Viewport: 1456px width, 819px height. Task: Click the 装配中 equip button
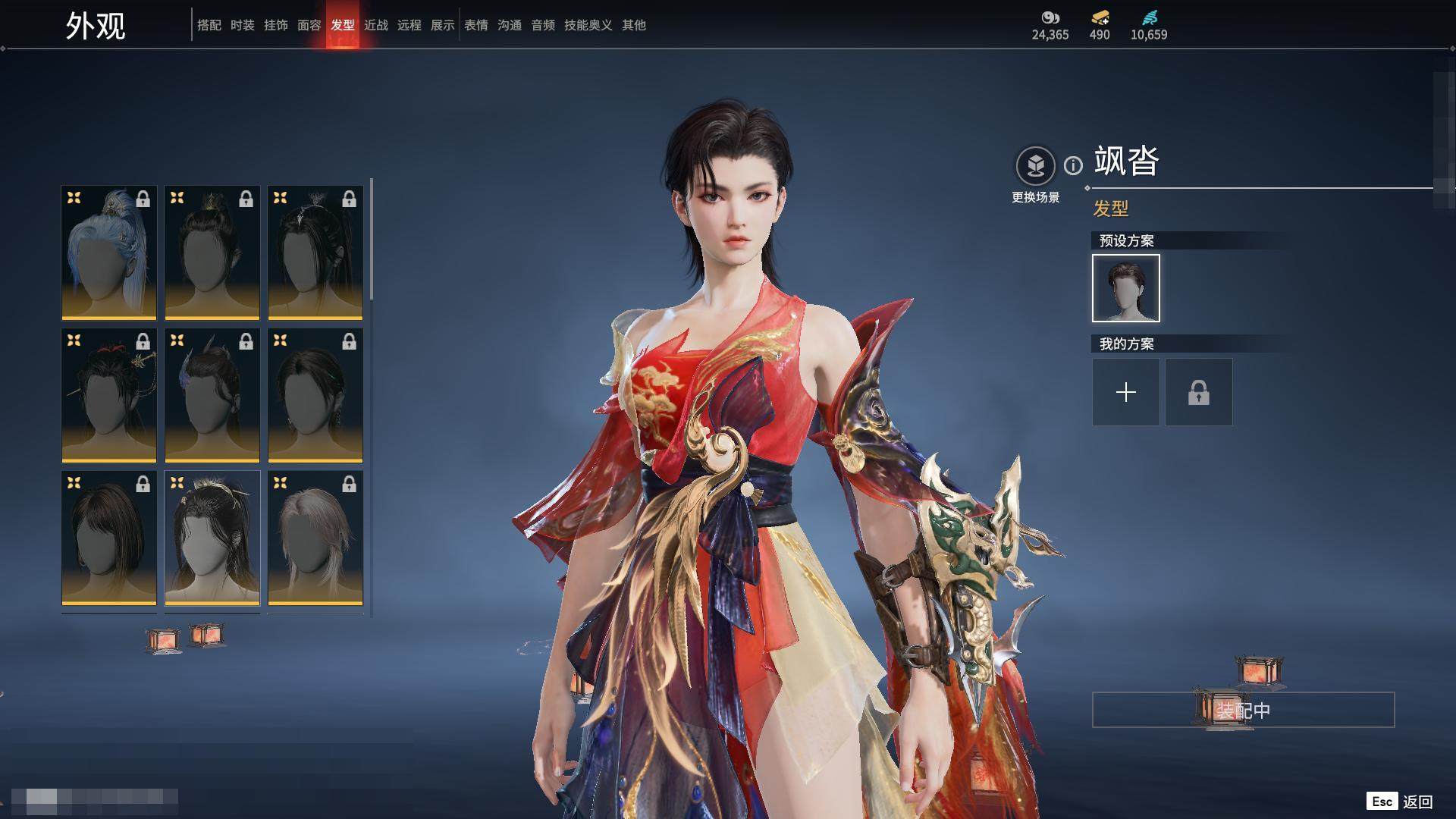1243,710
